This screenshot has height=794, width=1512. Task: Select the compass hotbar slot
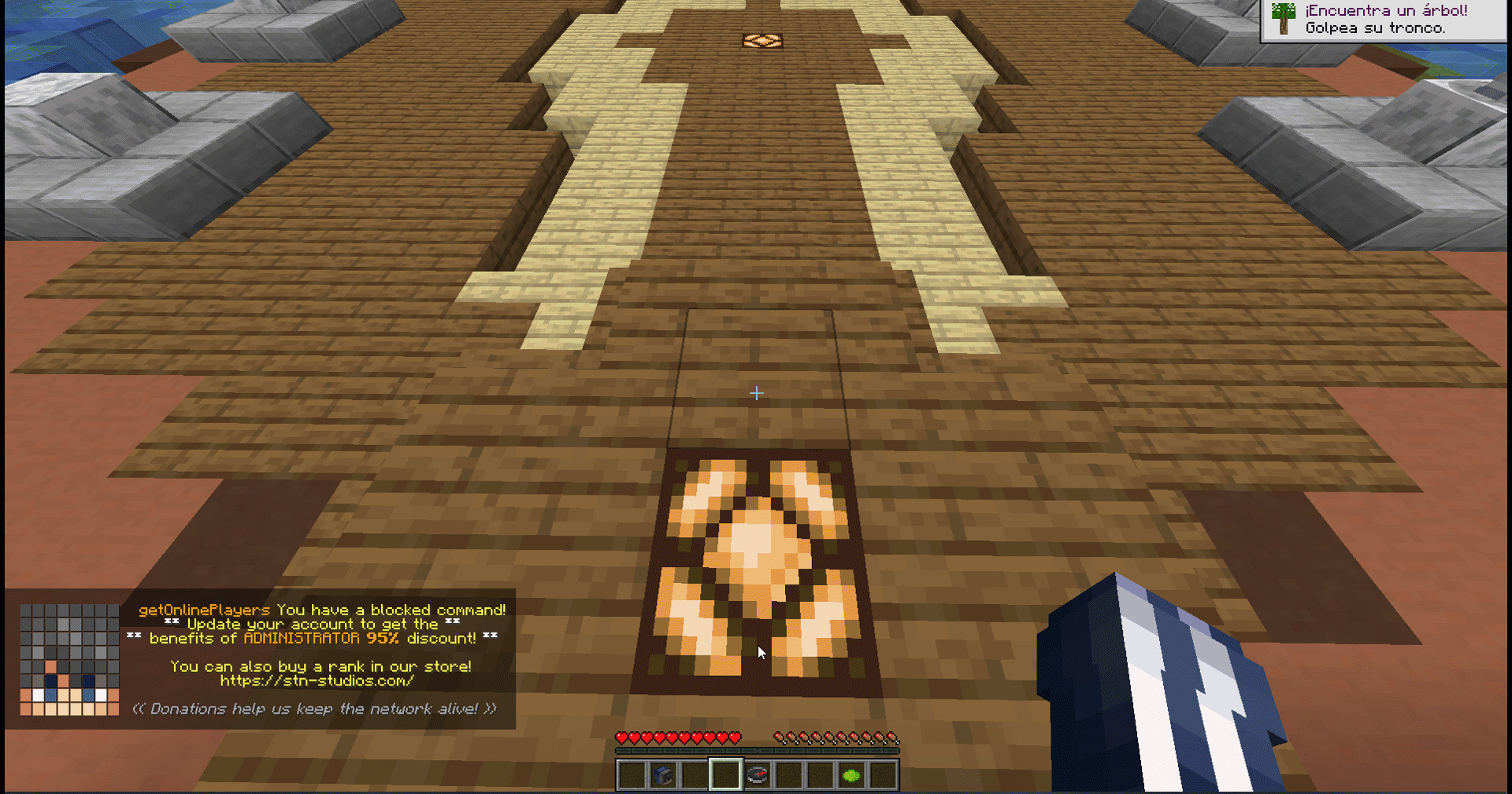pyautogui.click(x=758, y=776)
